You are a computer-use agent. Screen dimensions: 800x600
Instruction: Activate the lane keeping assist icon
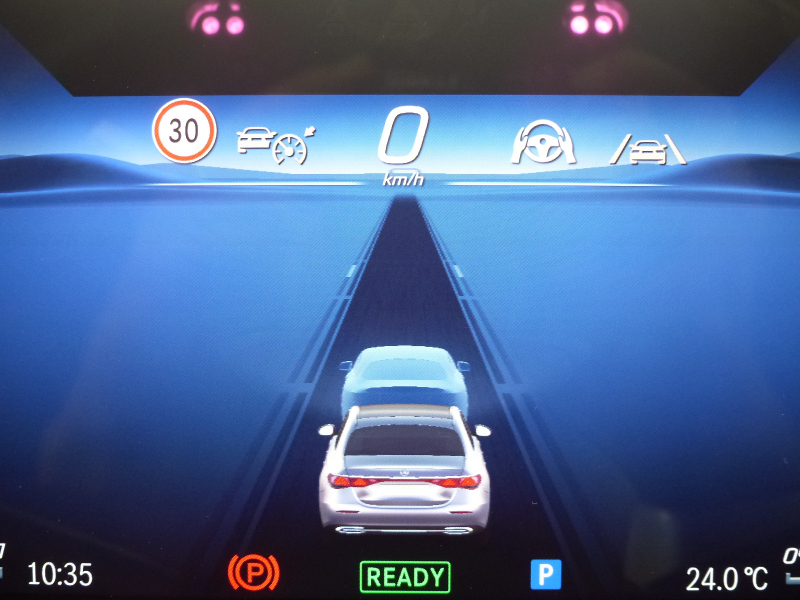click(x=649, y=149)
